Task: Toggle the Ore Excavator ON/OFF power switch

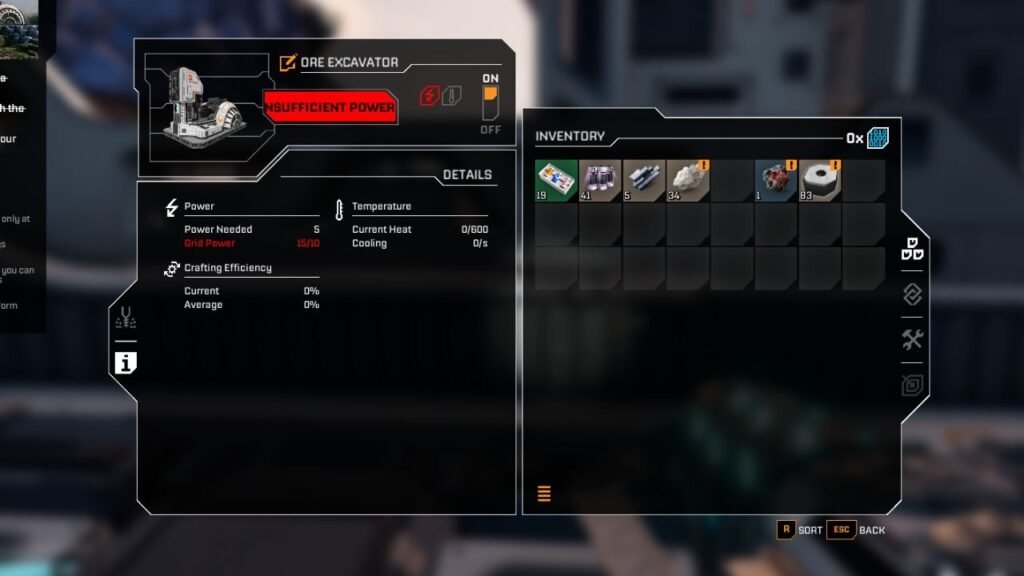Action: (x=490, y=103)
